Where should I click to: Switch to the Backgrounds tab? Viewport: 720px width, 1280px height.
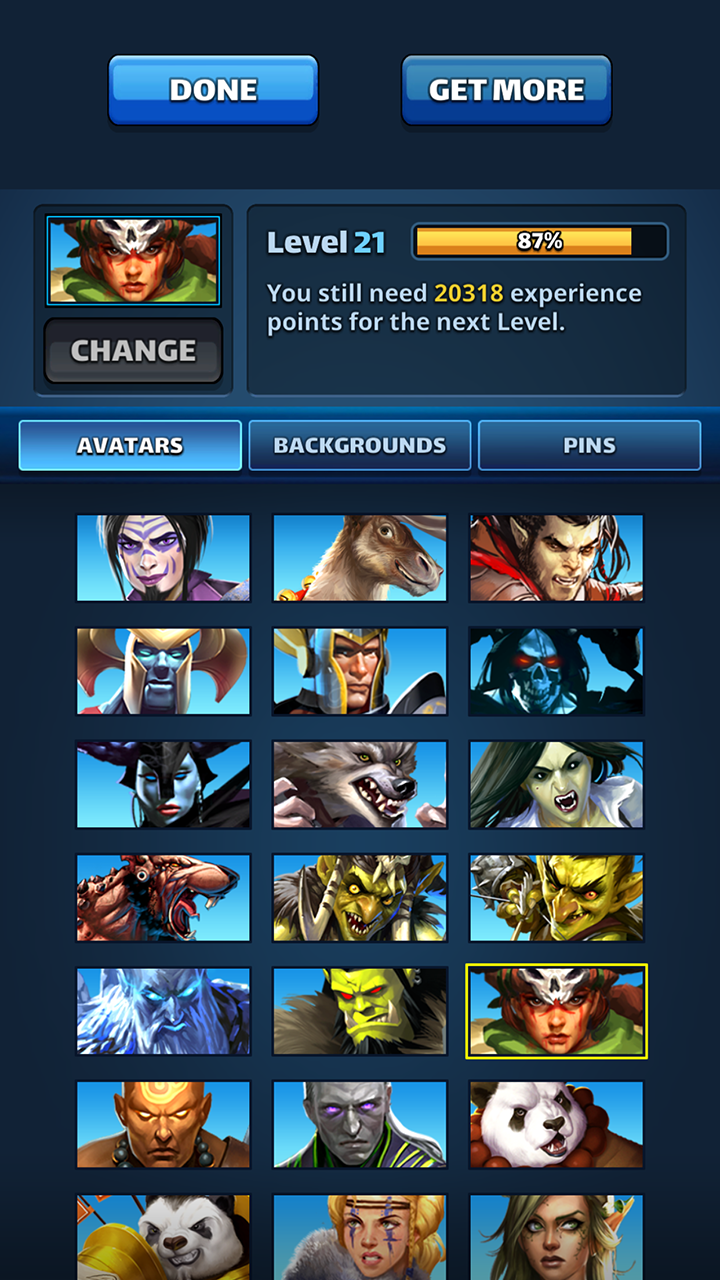pos(360,446)
